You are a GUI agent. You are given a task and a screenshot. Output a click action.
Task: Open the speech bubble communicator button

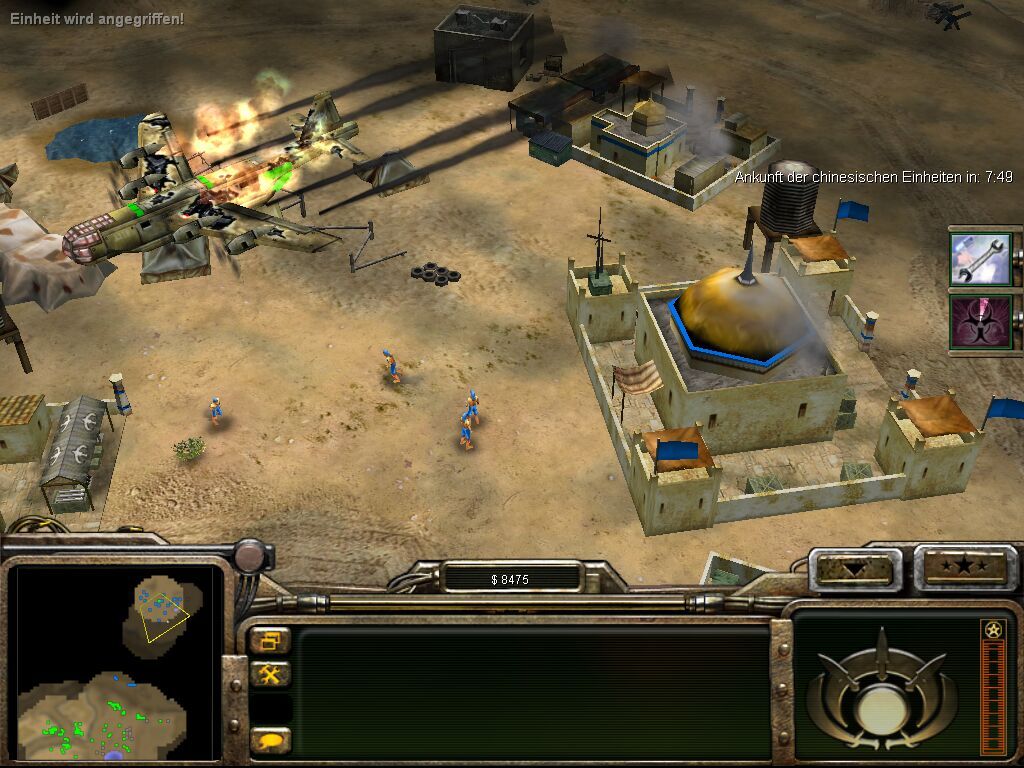(x=270, y=741)
